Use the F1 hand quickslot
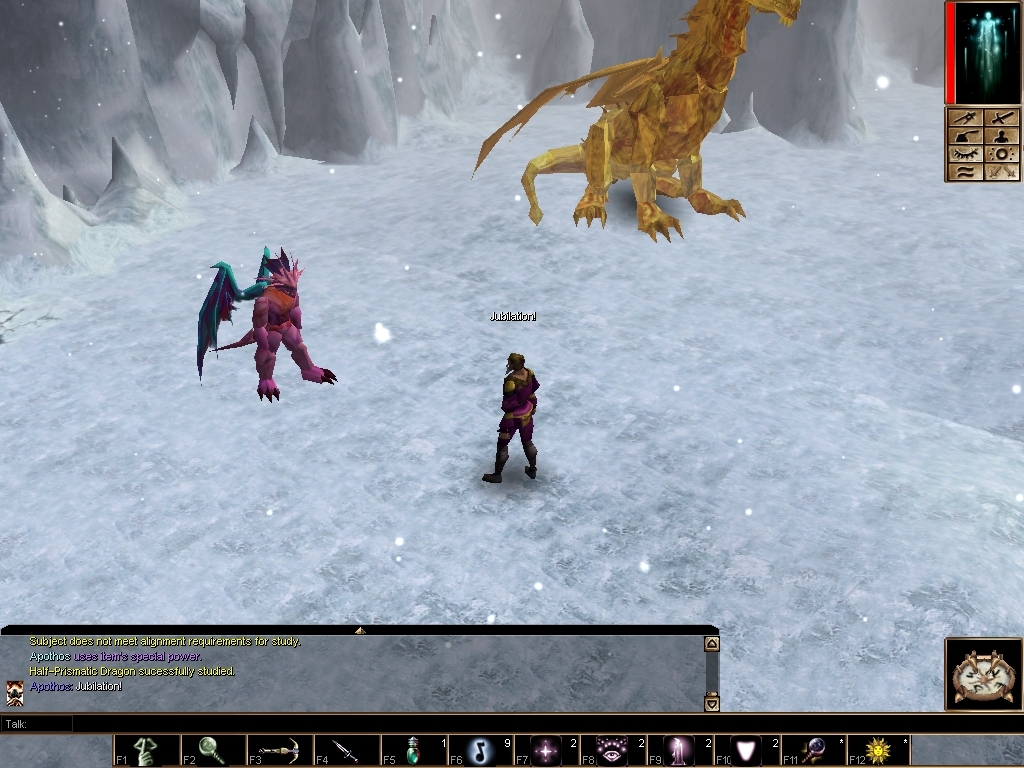1024x768 pixels. point(146,751)
